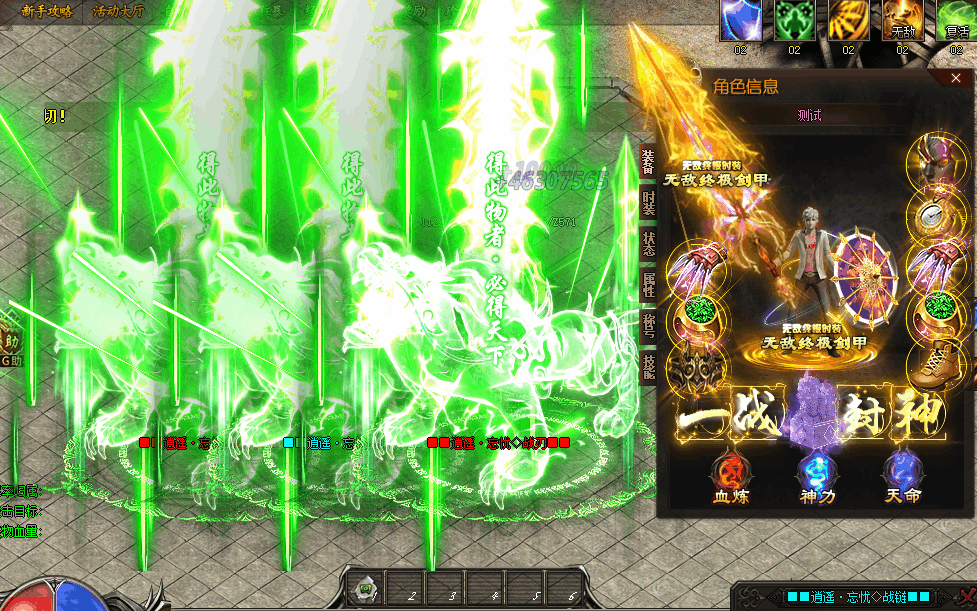Open the 时装 tab

coord(648,205)
